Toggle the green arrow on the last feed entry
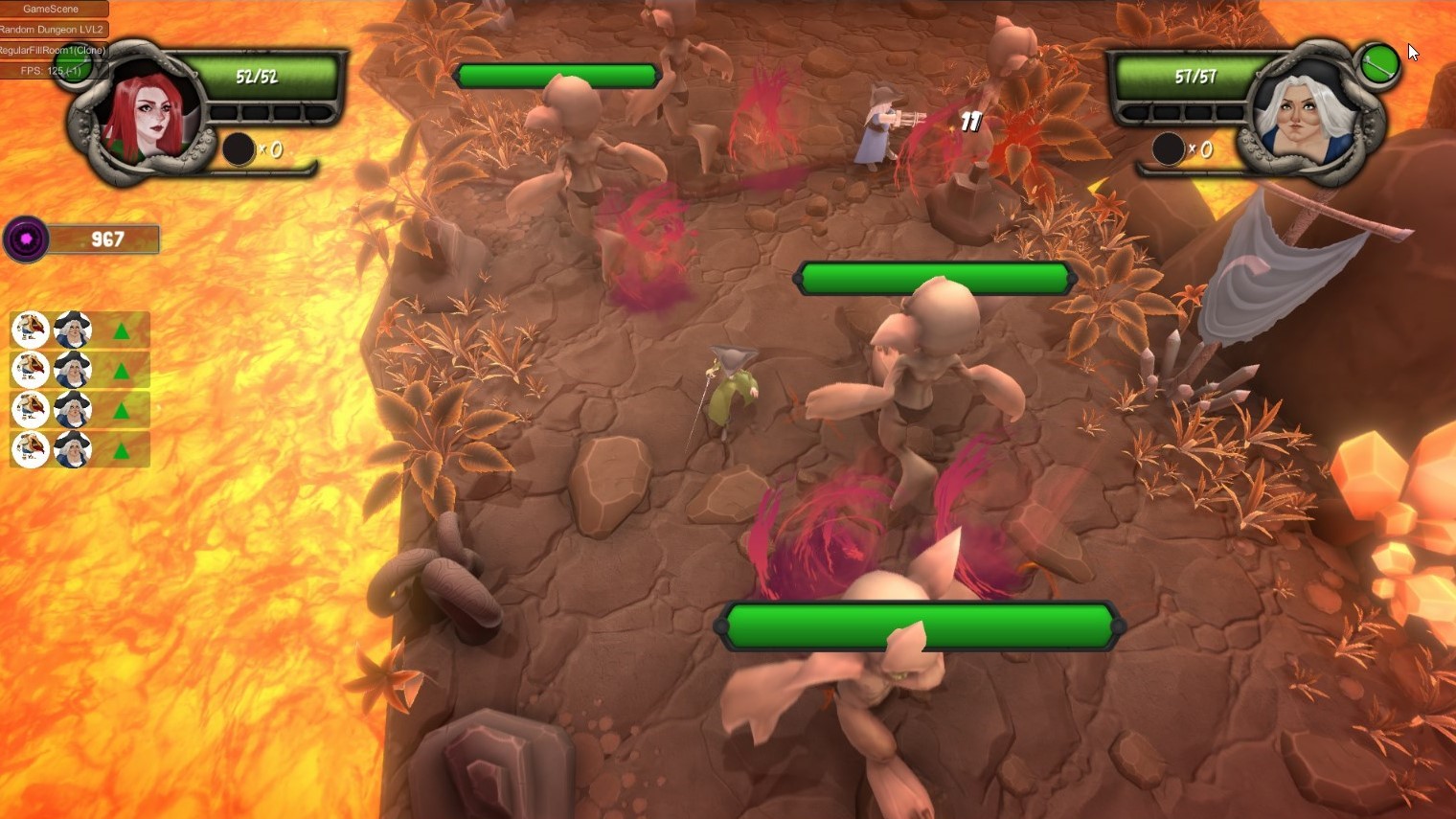The image size is (1456, 819). pyautogui.click(x=123, y=448)
